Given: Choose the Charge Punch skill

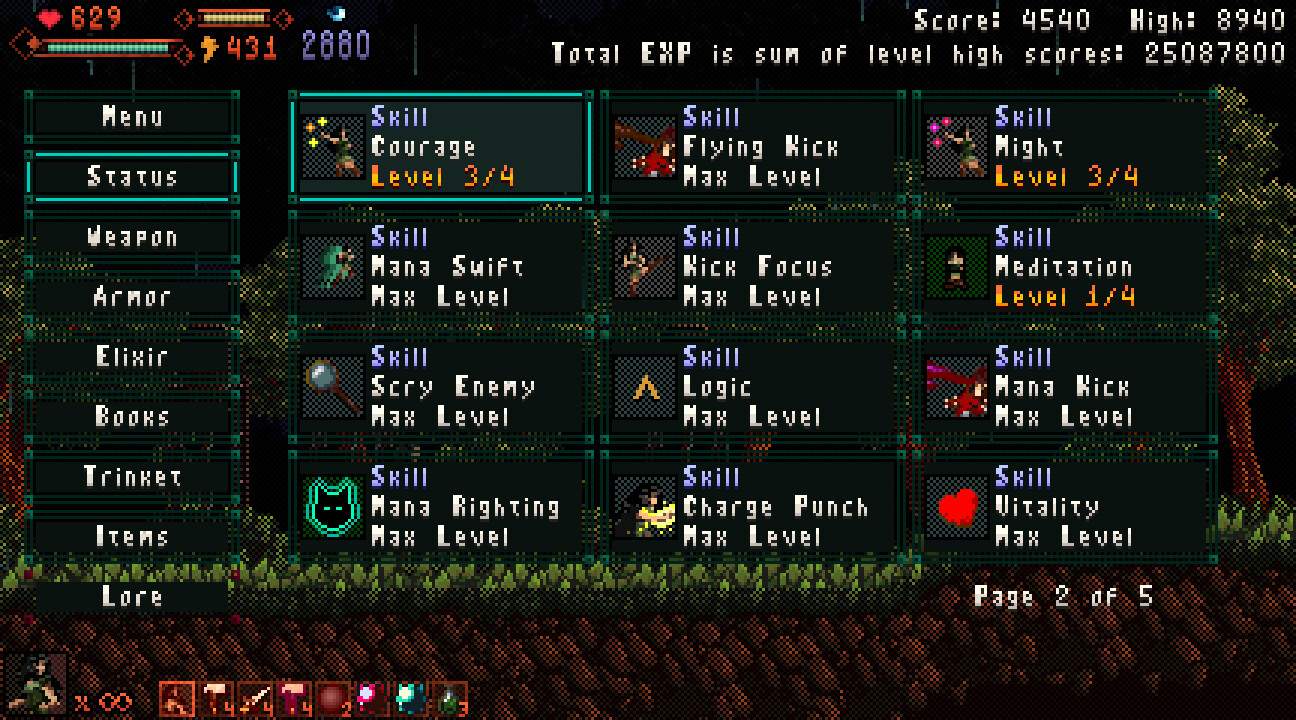Looking at the screenshot, I should (752, 507).
